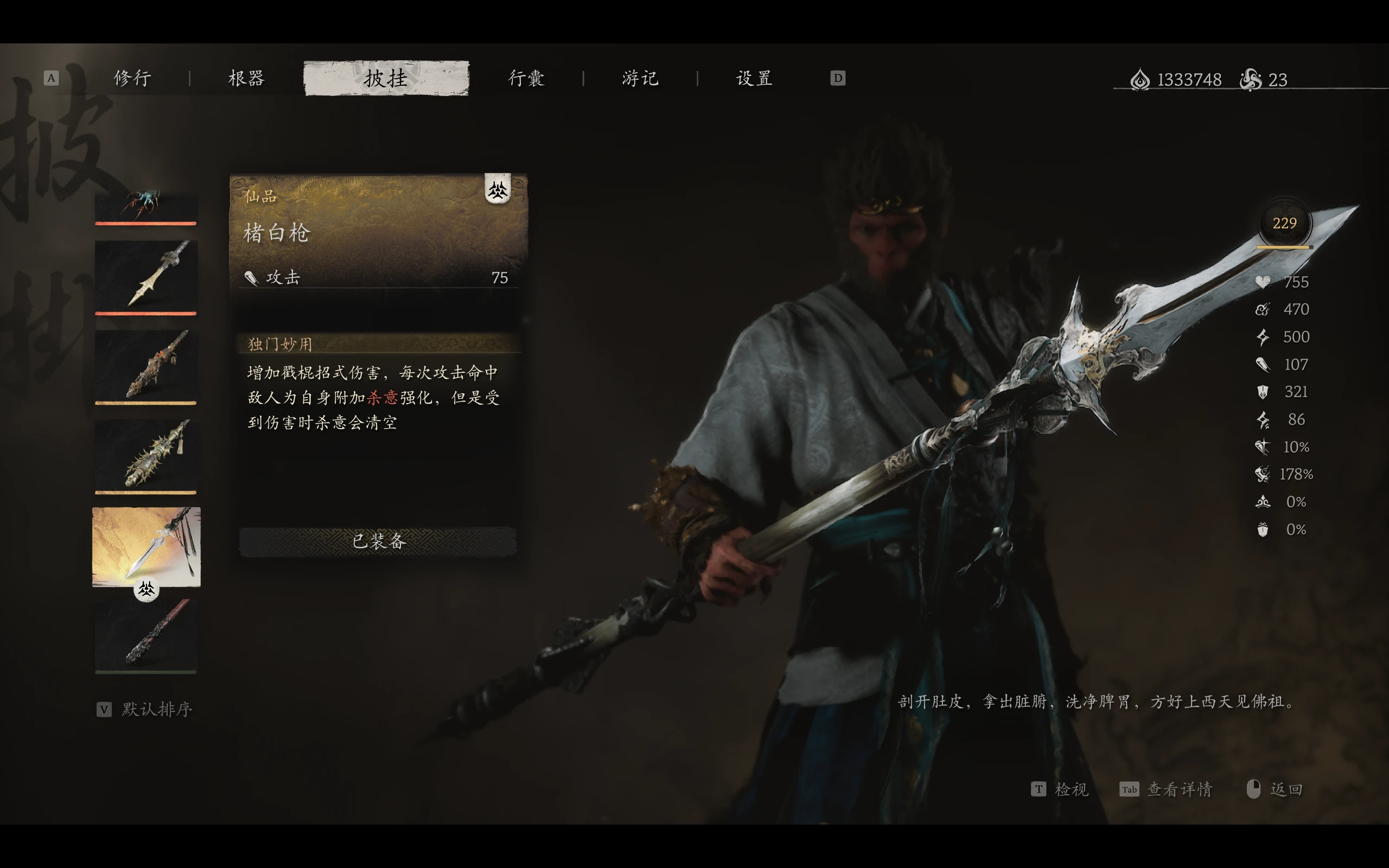This screenshot has height=868, width=1389.
Task: Click the 返回 back button
Action: pos(1286,790)
